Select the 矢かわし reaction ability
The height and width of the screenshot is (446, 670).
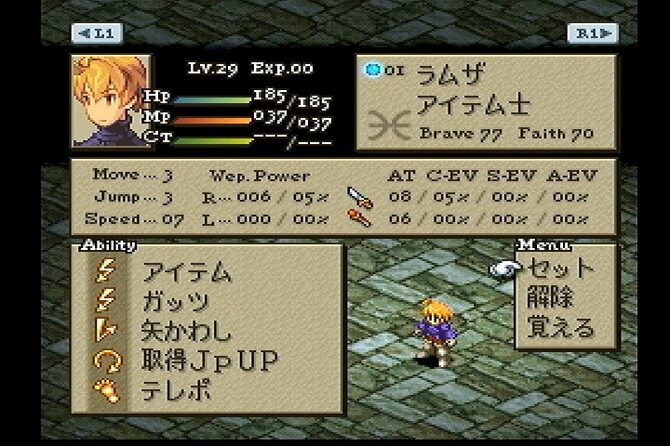click(187, 330)
